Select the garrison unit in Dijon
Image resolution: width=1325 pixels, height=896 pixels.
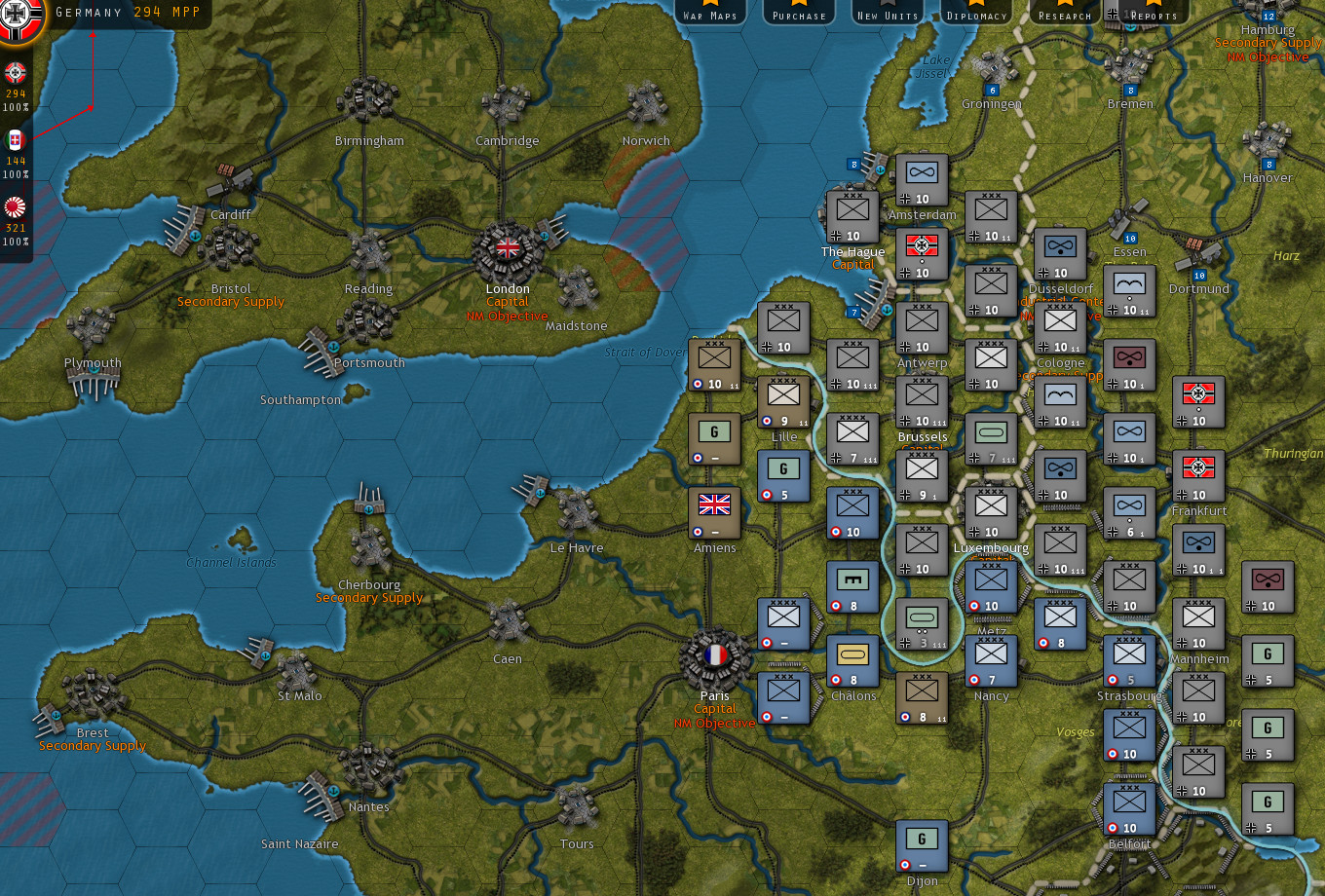pyautogui.click(x=921, y=842)
